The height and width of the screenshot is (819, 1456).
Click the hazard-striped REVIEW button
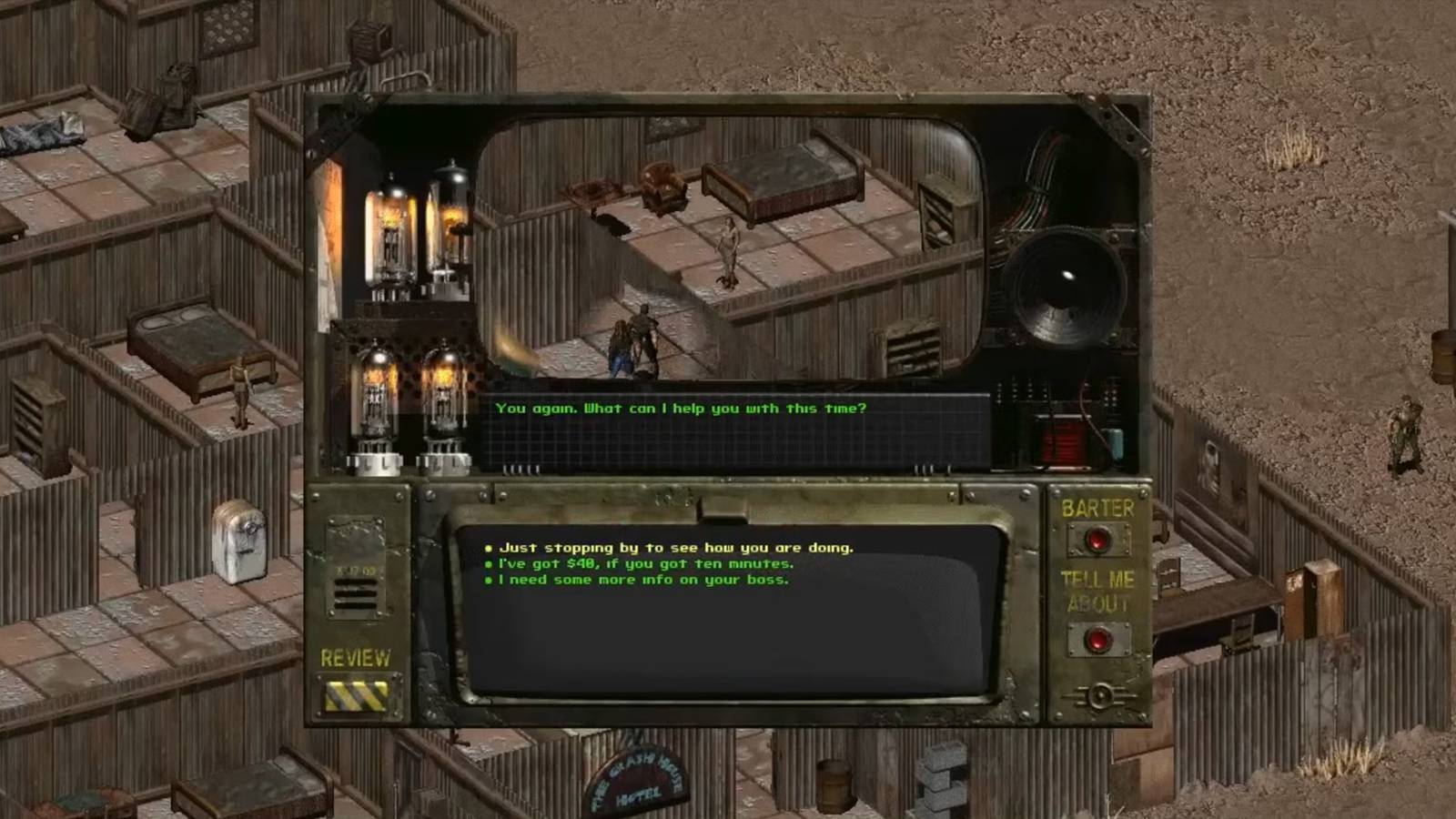pyautogui.click(x=357, y=696)
